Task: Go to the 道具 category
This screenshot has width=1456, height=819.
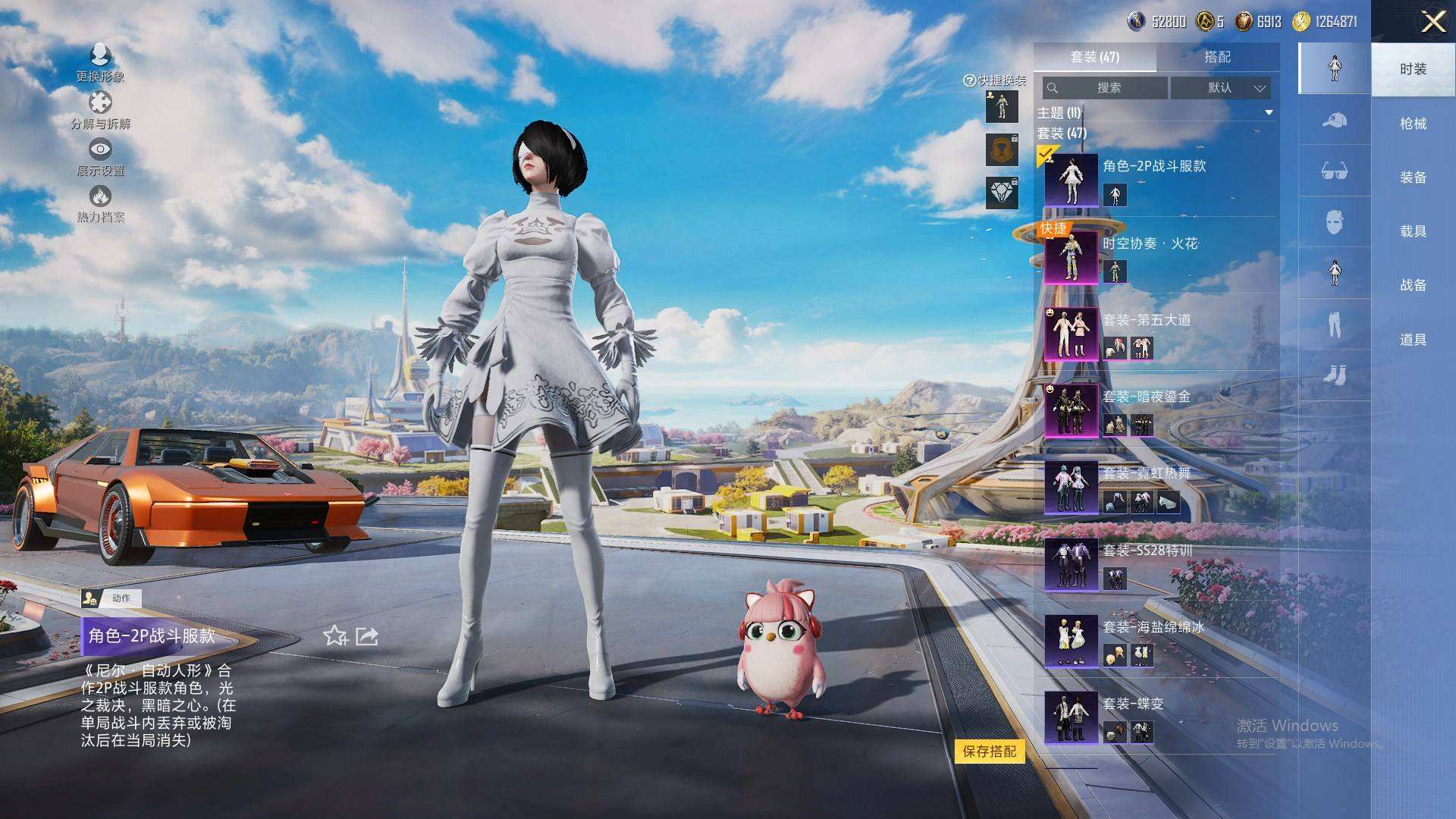Action: click(x=1413, y=340)
